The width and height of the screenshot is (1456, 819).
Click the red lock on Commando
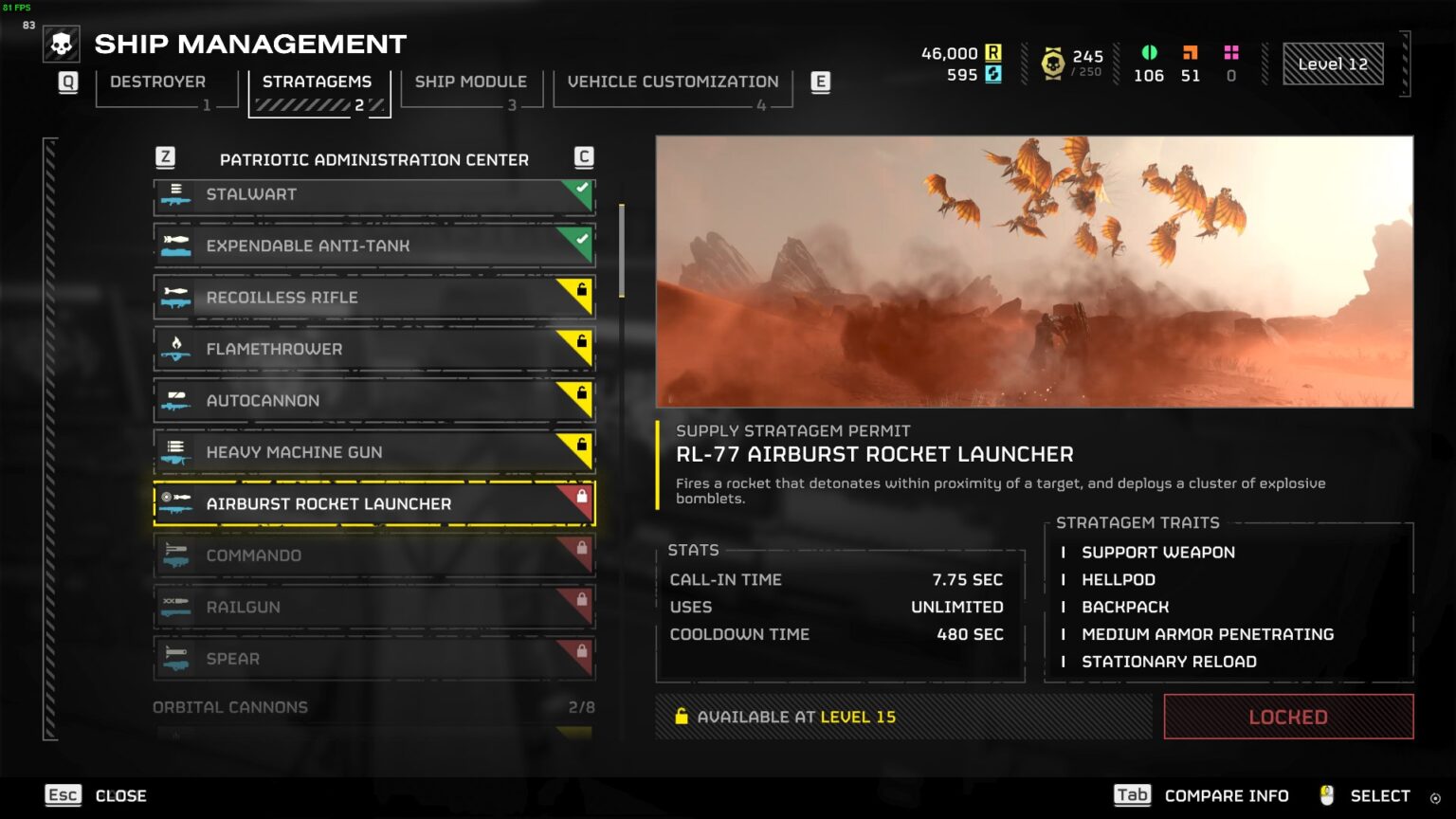(x=582, y=548)
